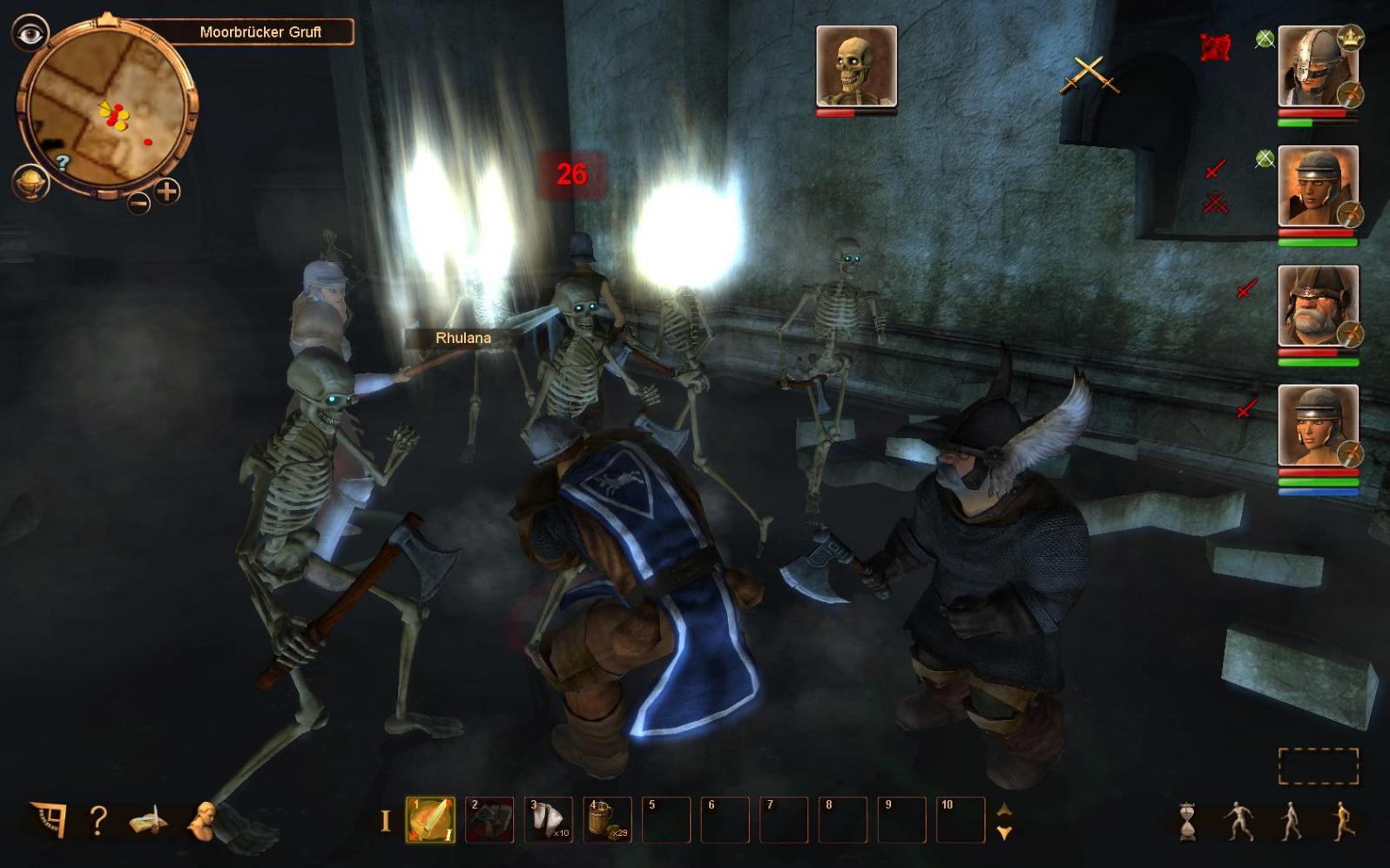The width and height of the screenshot is (1390, 868).
Task: Switch quickbar page with the down arrow
Action: (x=1004, y=832)
